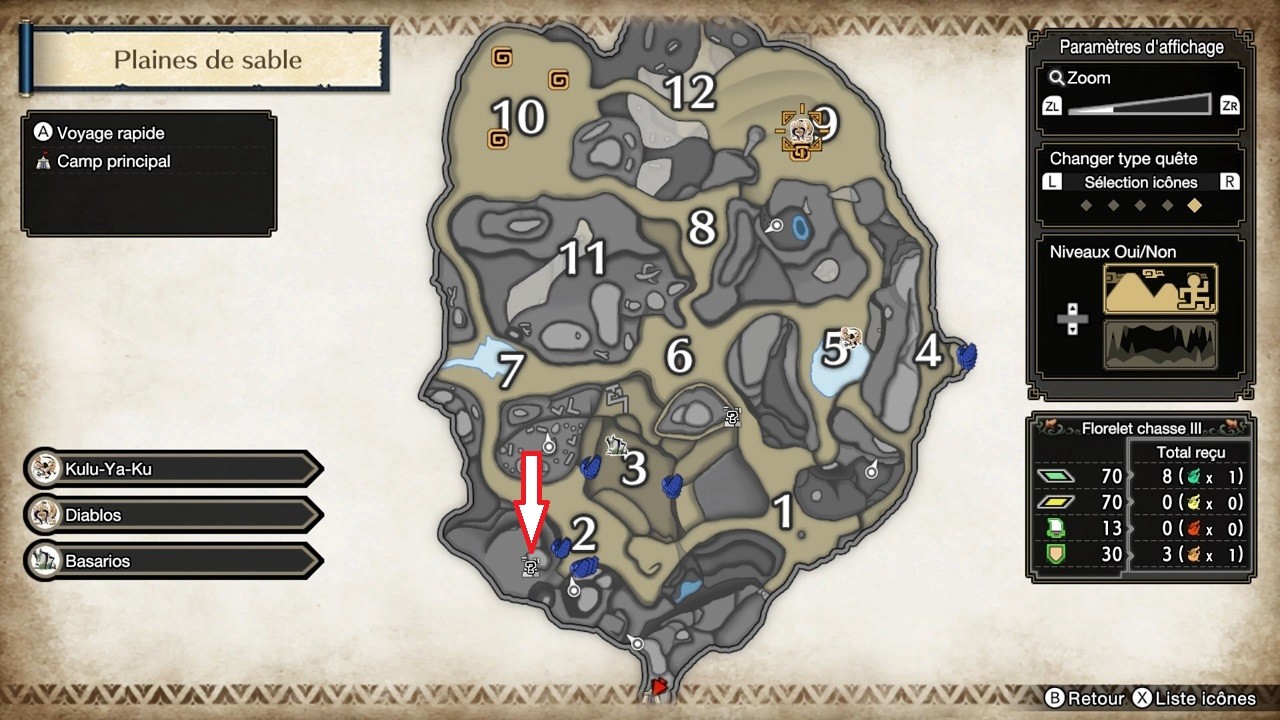Viewport: 1280px width, 720px height.
Task: Adjust the Zoom slider
Action: pos(1140,105)
